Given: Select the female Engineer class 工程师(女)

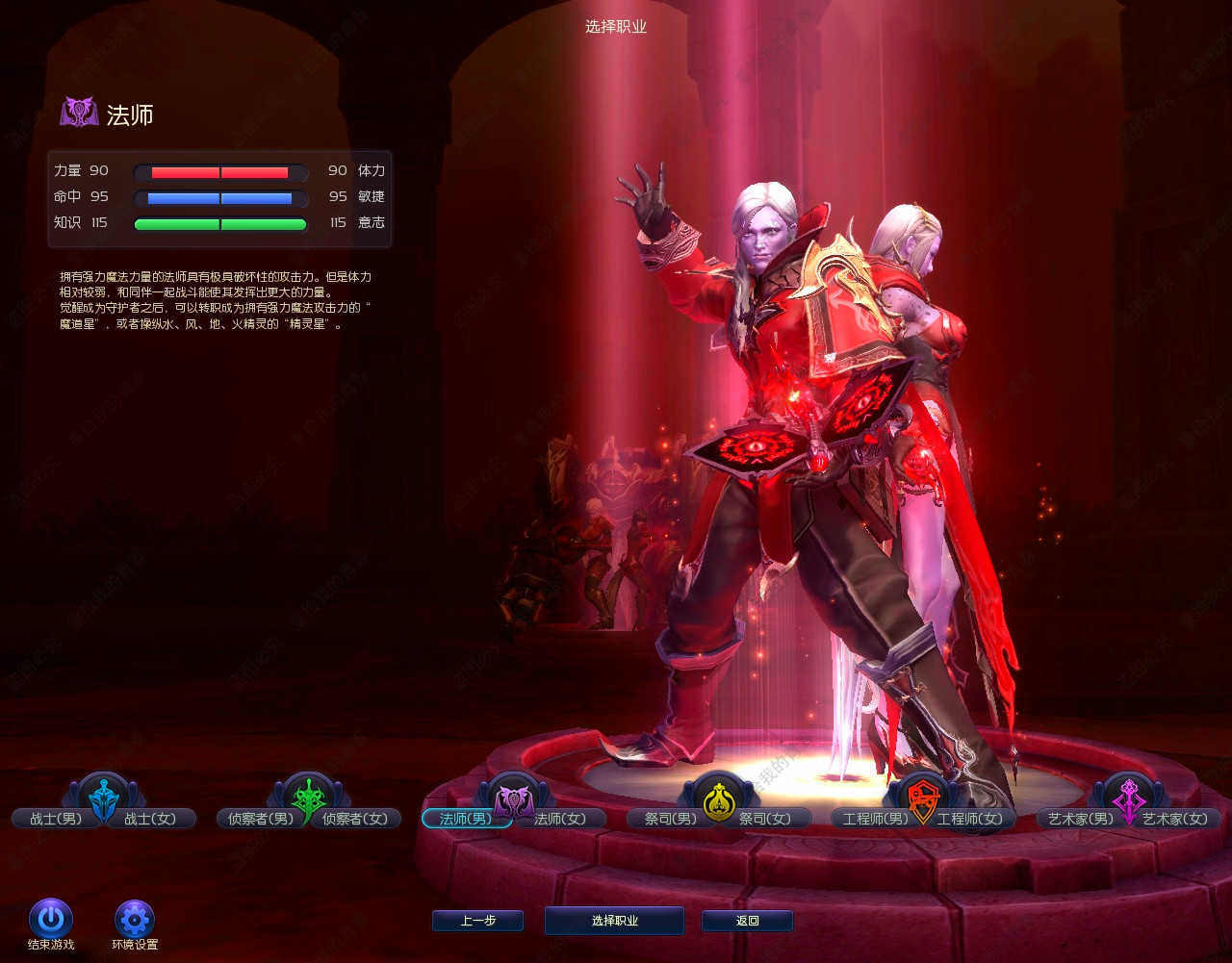Looking at the screenshot, I should click(970, 819).
